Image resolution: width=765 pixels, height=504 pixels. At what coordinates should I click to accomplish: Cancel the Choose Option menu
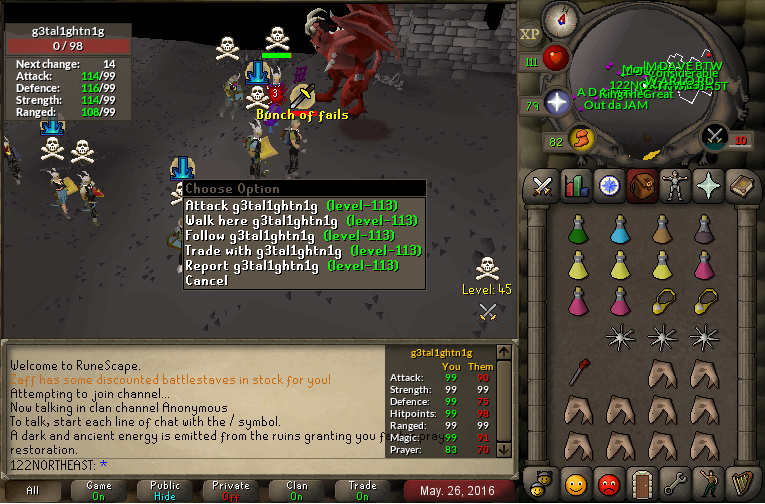point(207,281)
